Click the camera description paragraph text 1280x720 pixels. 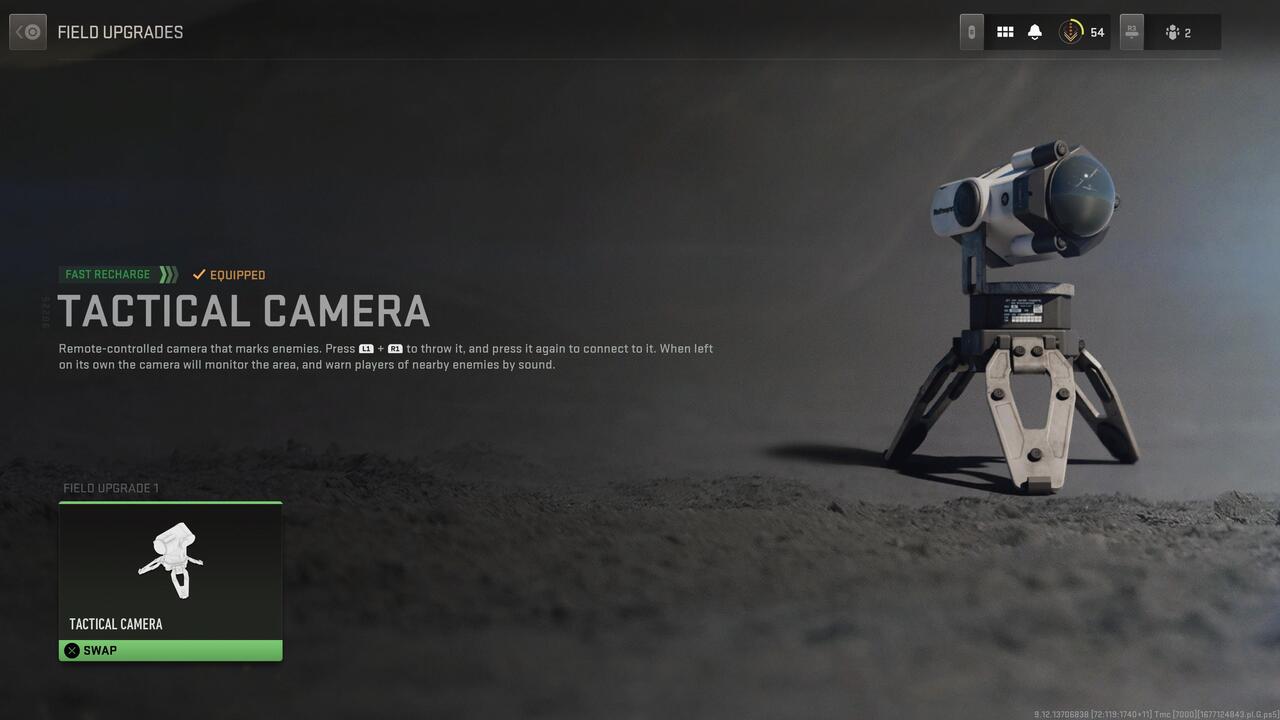[385, 356]
